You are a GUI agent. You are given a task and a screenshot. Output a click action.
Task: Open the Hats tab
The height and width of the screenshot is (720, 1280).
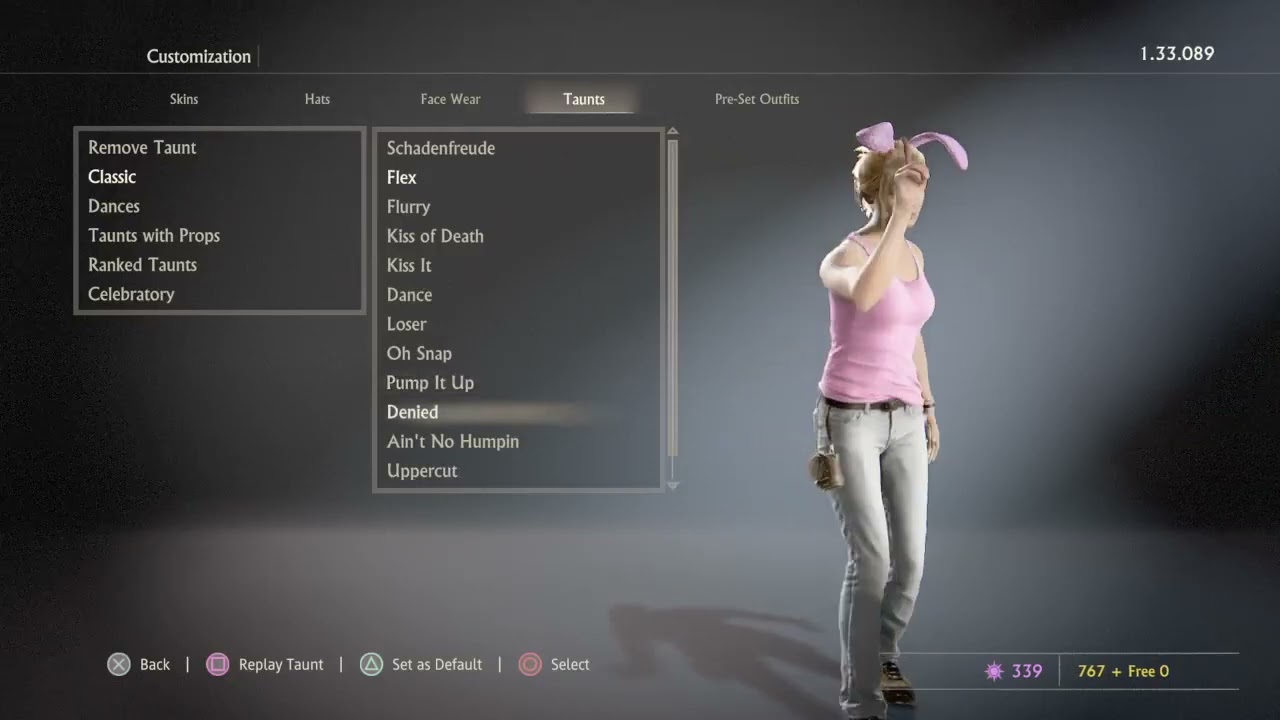point(317,99)
